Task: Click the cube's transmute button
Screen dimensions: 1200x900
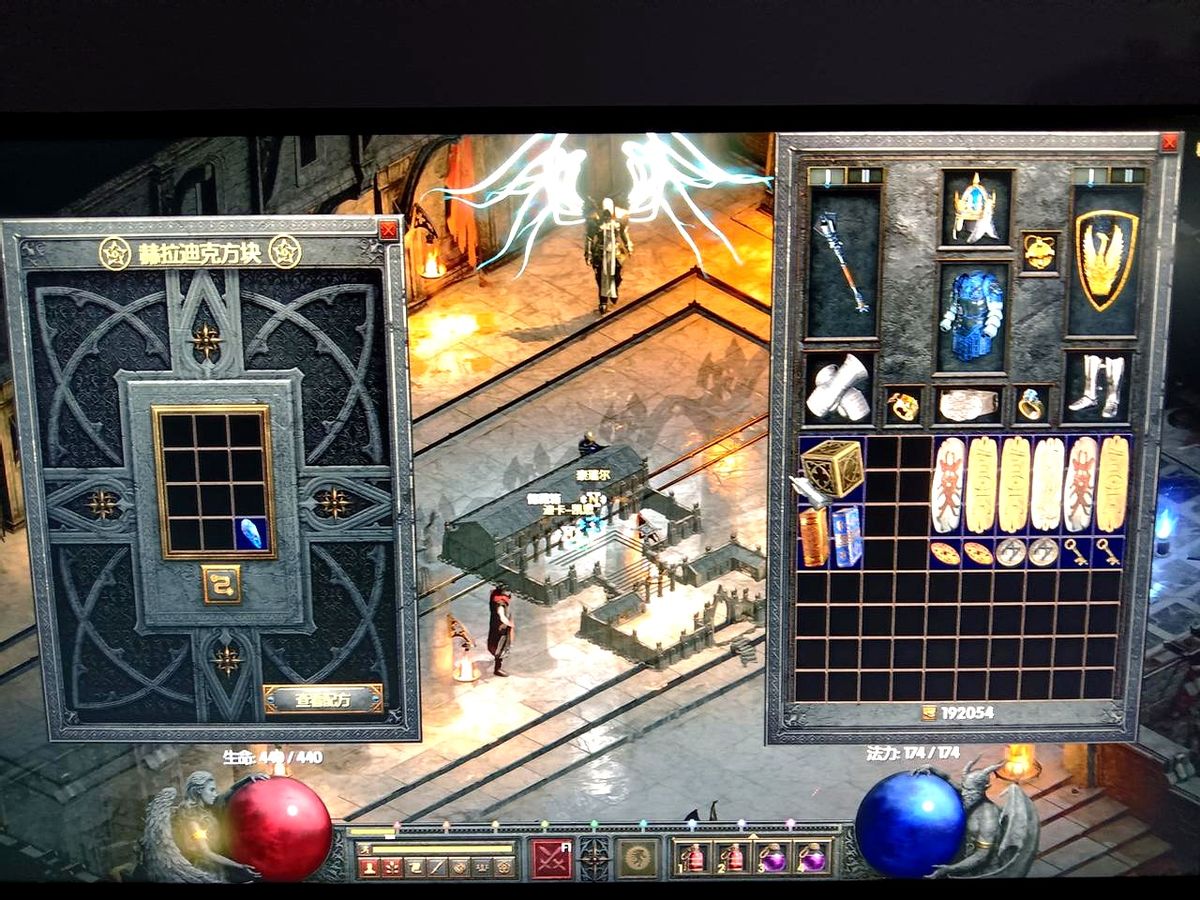Action: click(x=221, y=584)
